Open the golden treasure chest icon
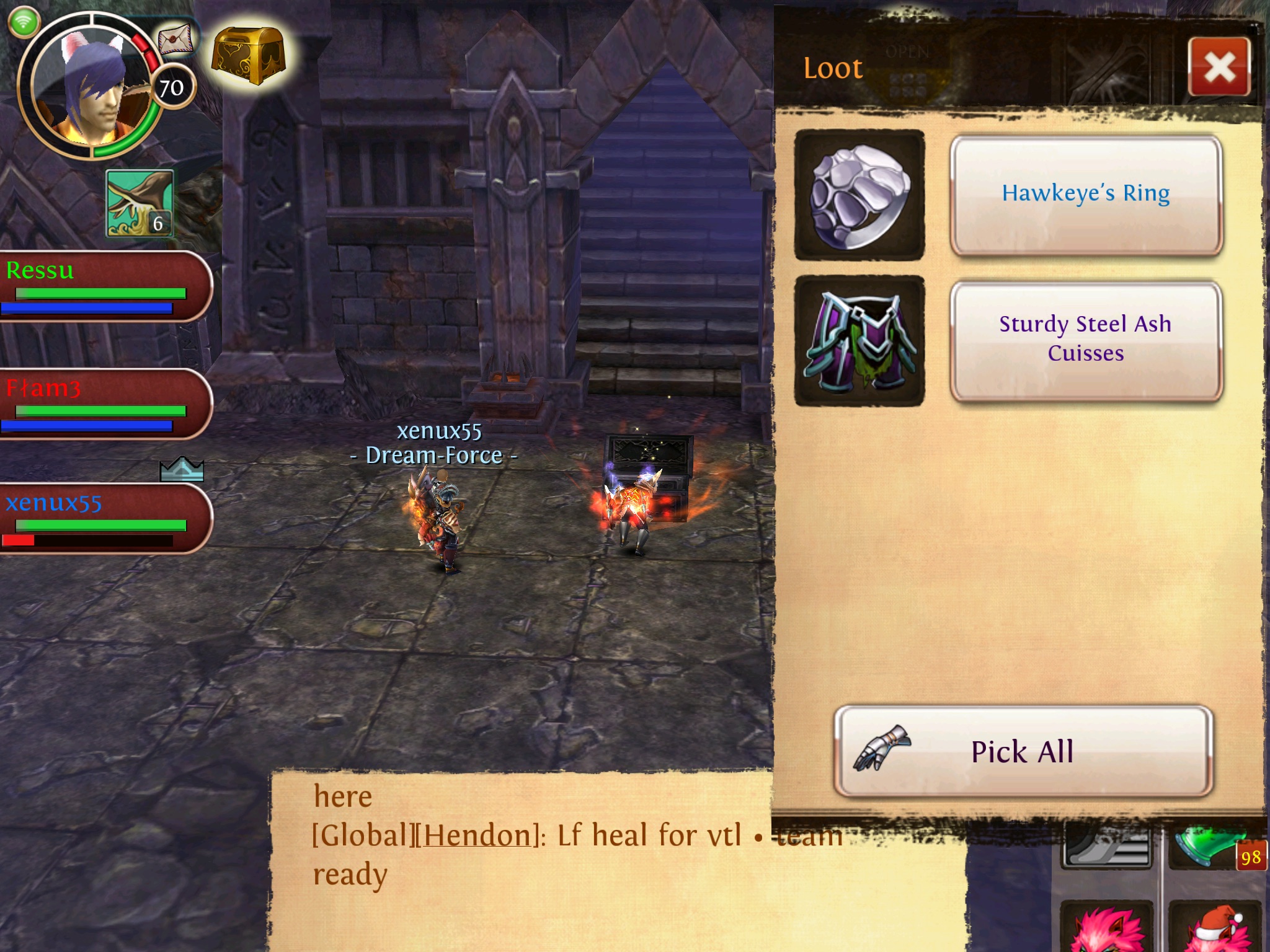The image size is (1270, 952). (x=248, y=56)
